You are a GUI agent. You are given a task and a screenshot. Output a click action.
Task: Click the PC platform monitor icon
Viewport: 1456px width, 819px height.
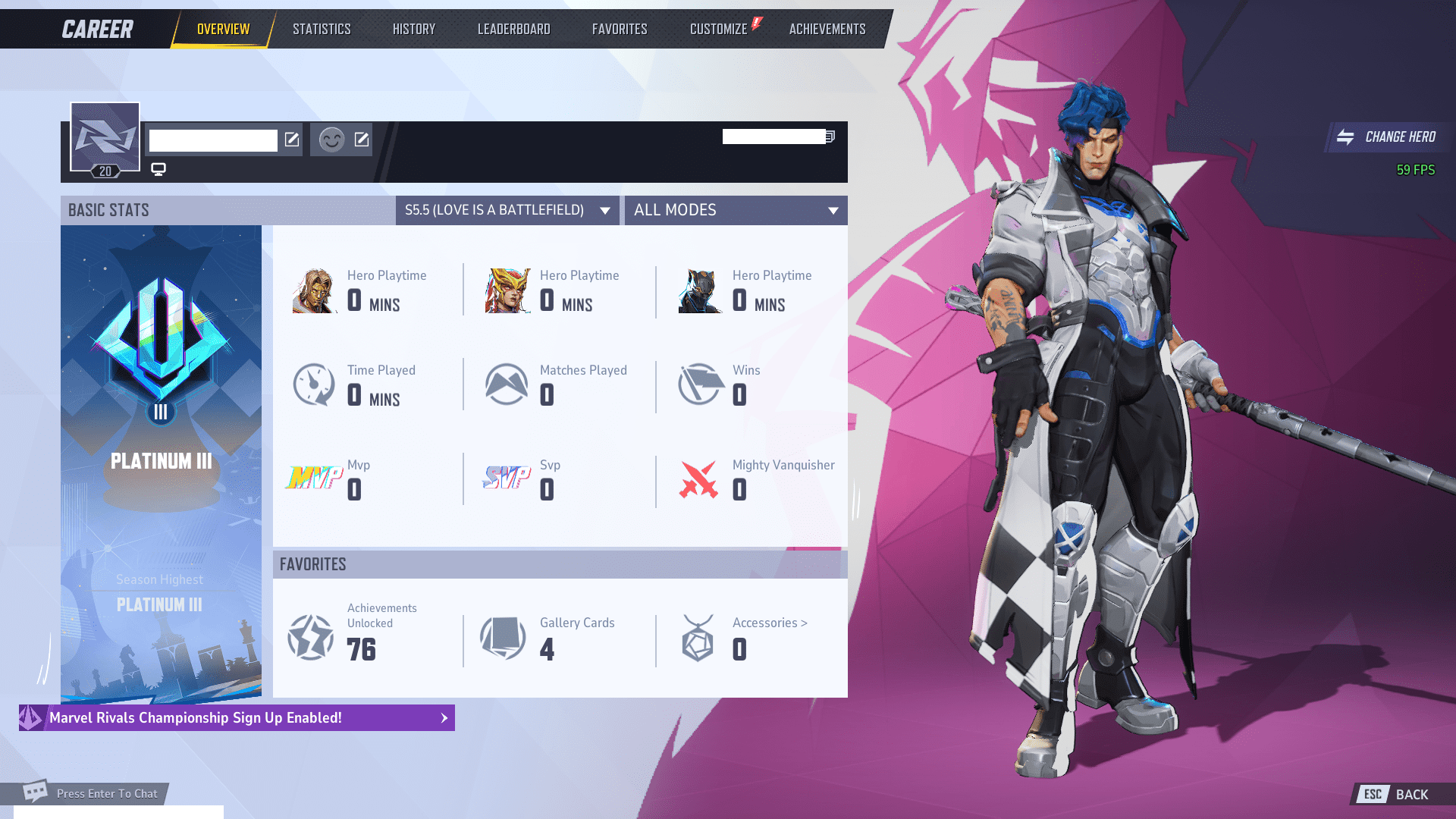pyautogui.click(x=158, y=168)
